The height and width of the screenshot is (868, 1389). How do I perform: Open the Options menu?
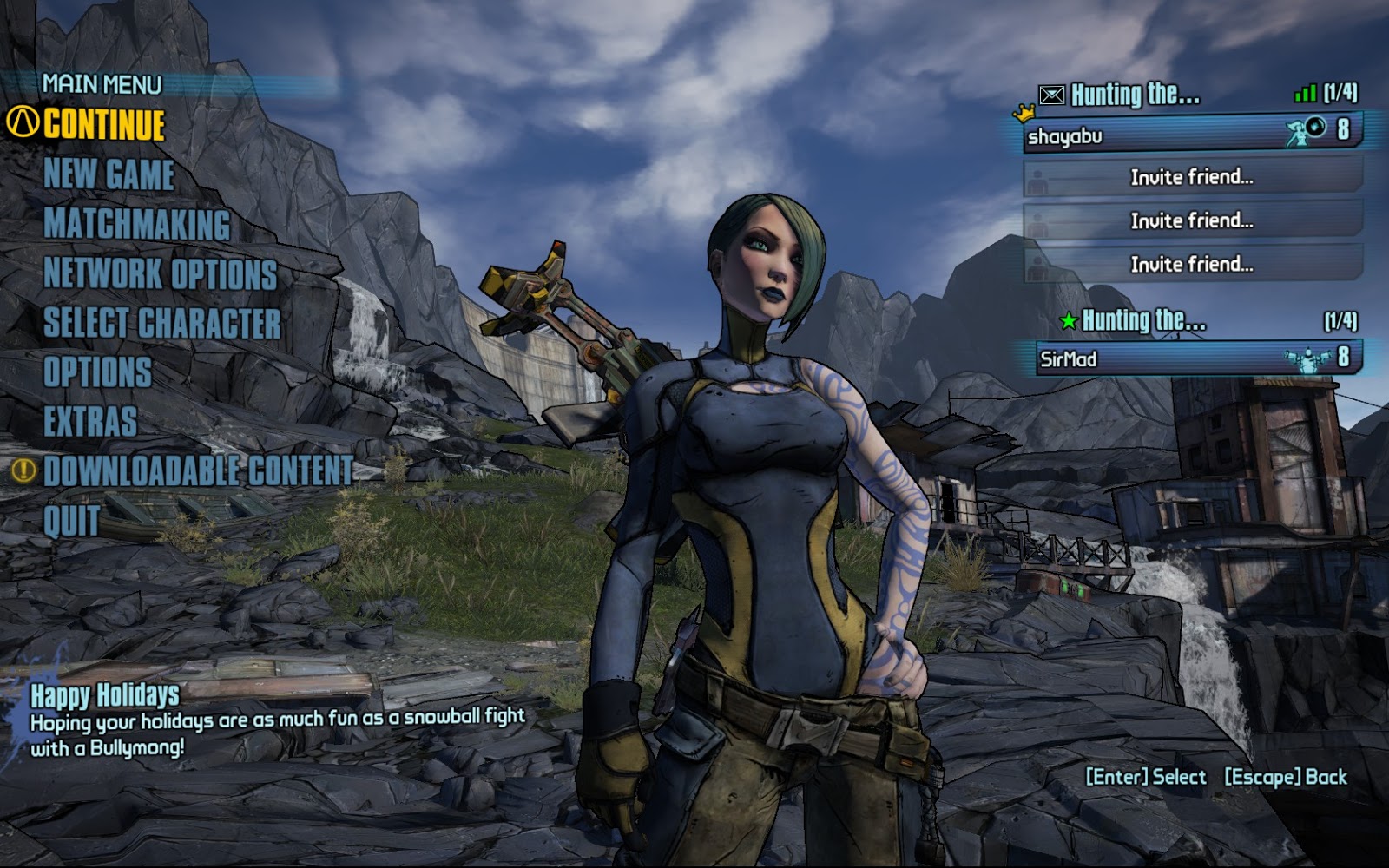coord(97,372)
